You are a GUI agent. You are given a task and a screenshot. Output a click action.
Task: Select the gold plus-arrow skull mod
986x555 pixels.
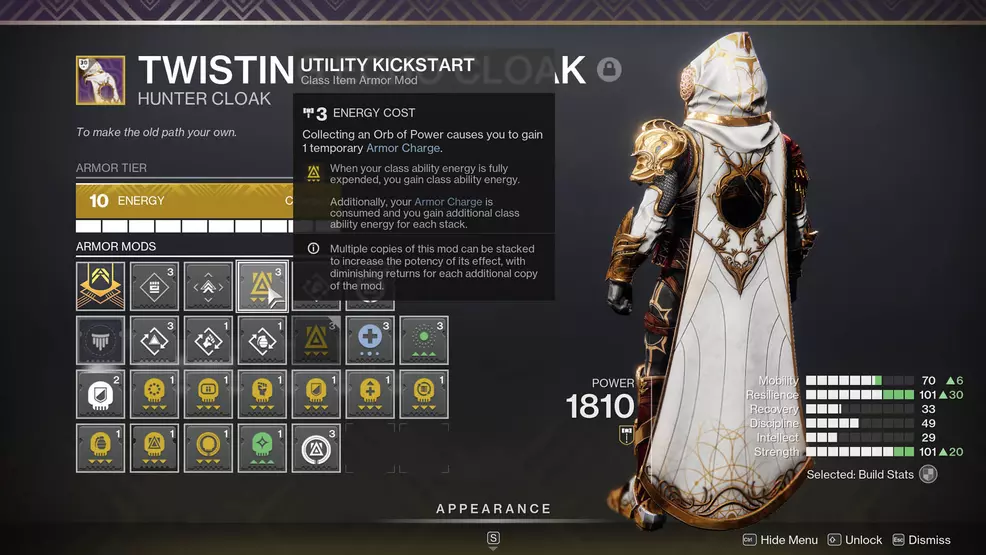369,394
